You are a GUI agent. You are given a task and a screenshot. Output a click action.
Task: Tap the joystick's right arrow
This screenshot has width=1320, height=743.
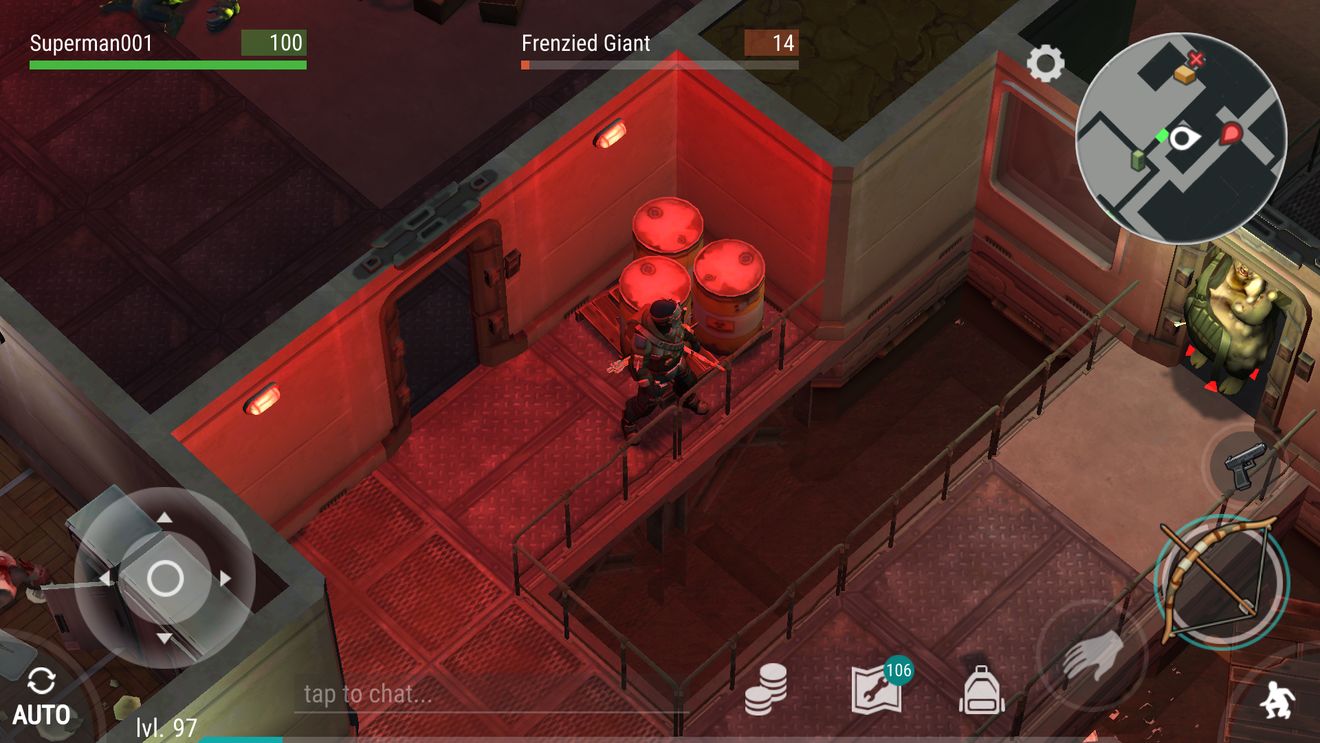click(x=226, y=578)
